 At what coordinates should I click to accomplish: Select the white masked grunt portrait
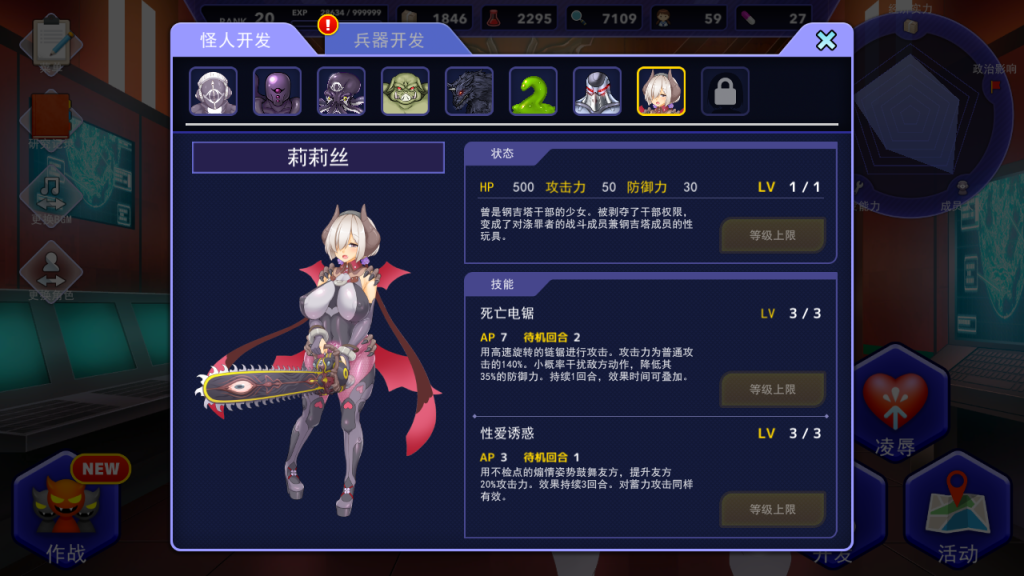[214, 92]
